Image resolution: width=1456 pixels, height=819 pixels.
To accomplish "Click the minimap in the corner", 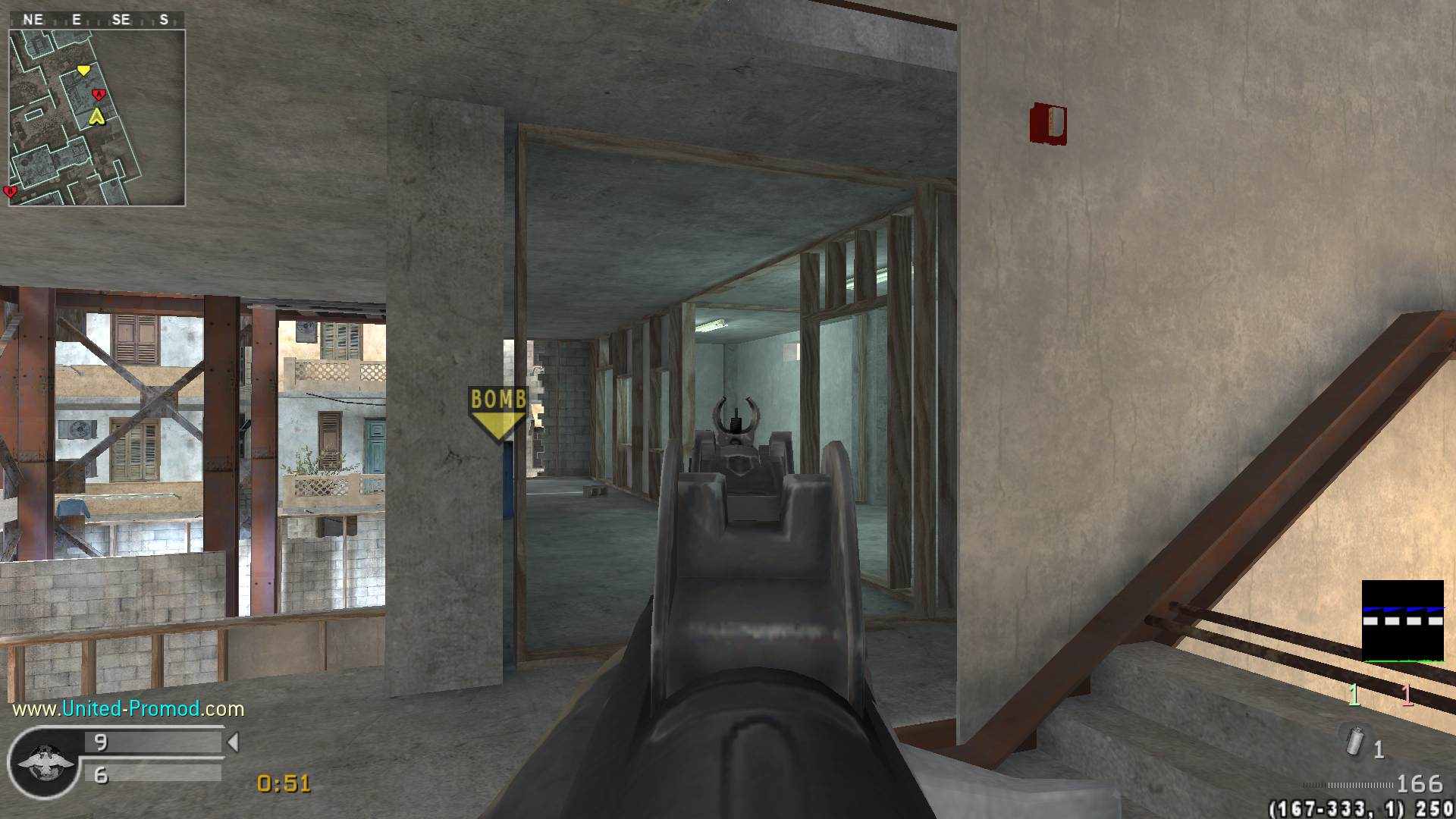I will click(97, 118).
